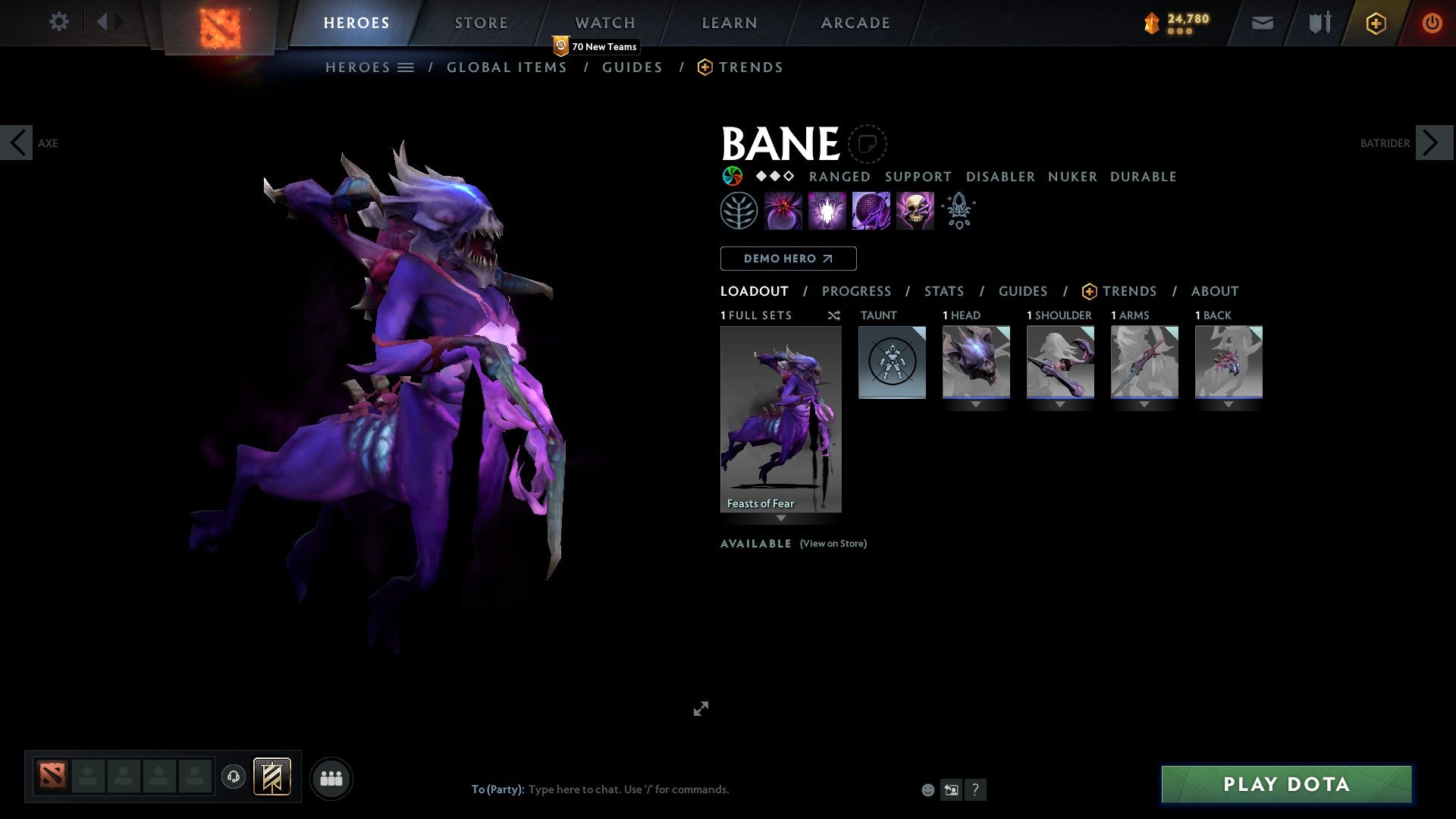Open the Dota Plus hexagon icon
The height and width of the screenshot is (819, 1456).
[x=1376, y=23]
